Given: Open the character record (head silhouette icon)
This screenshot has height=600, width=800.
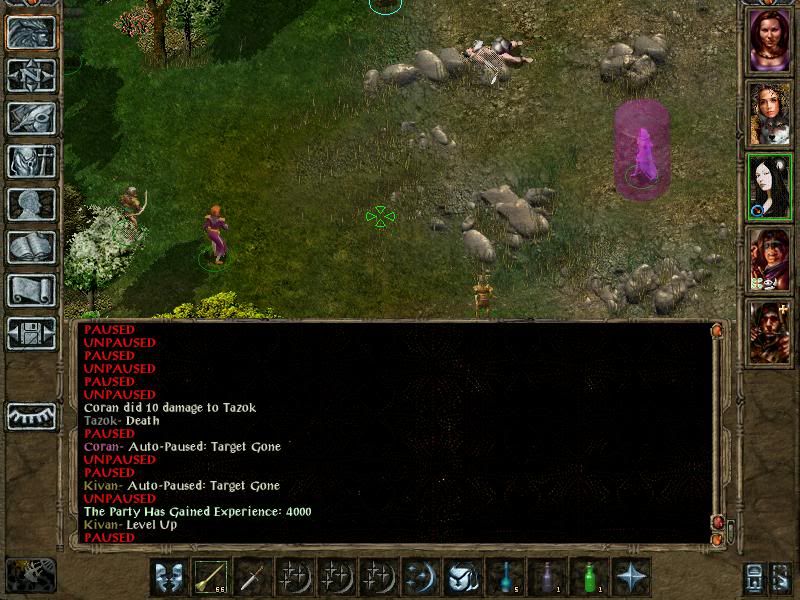Looking at the screenshot, I should tap(32, 204).
